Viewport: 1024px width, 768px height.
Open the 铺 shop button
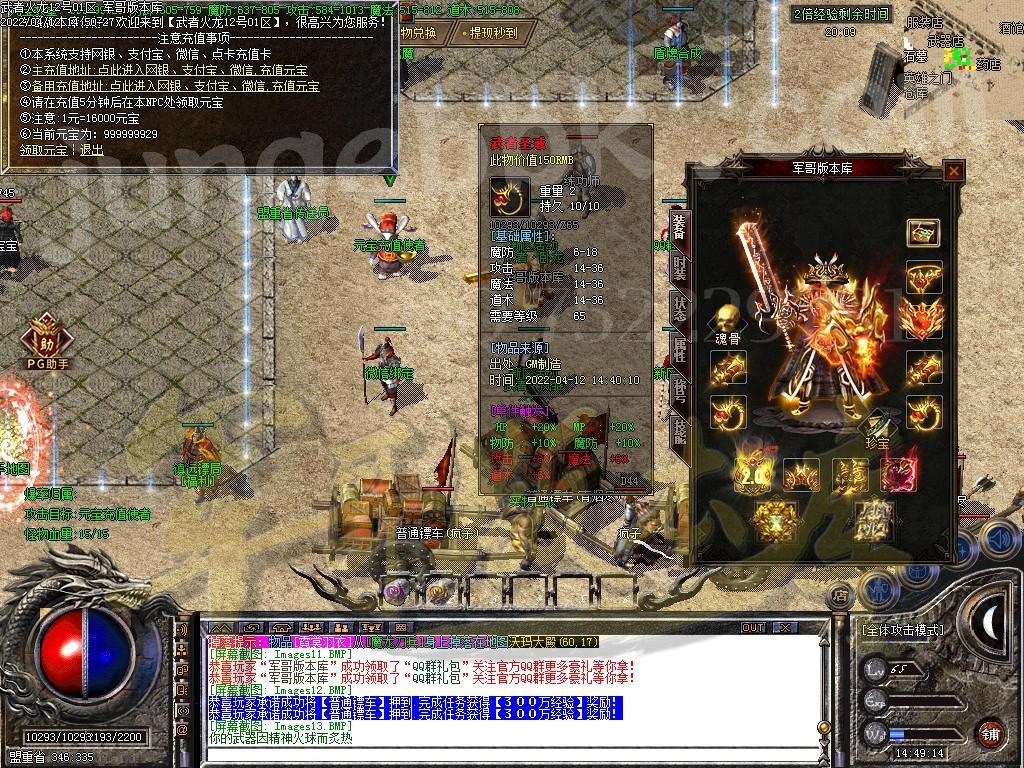click(989, 731)
